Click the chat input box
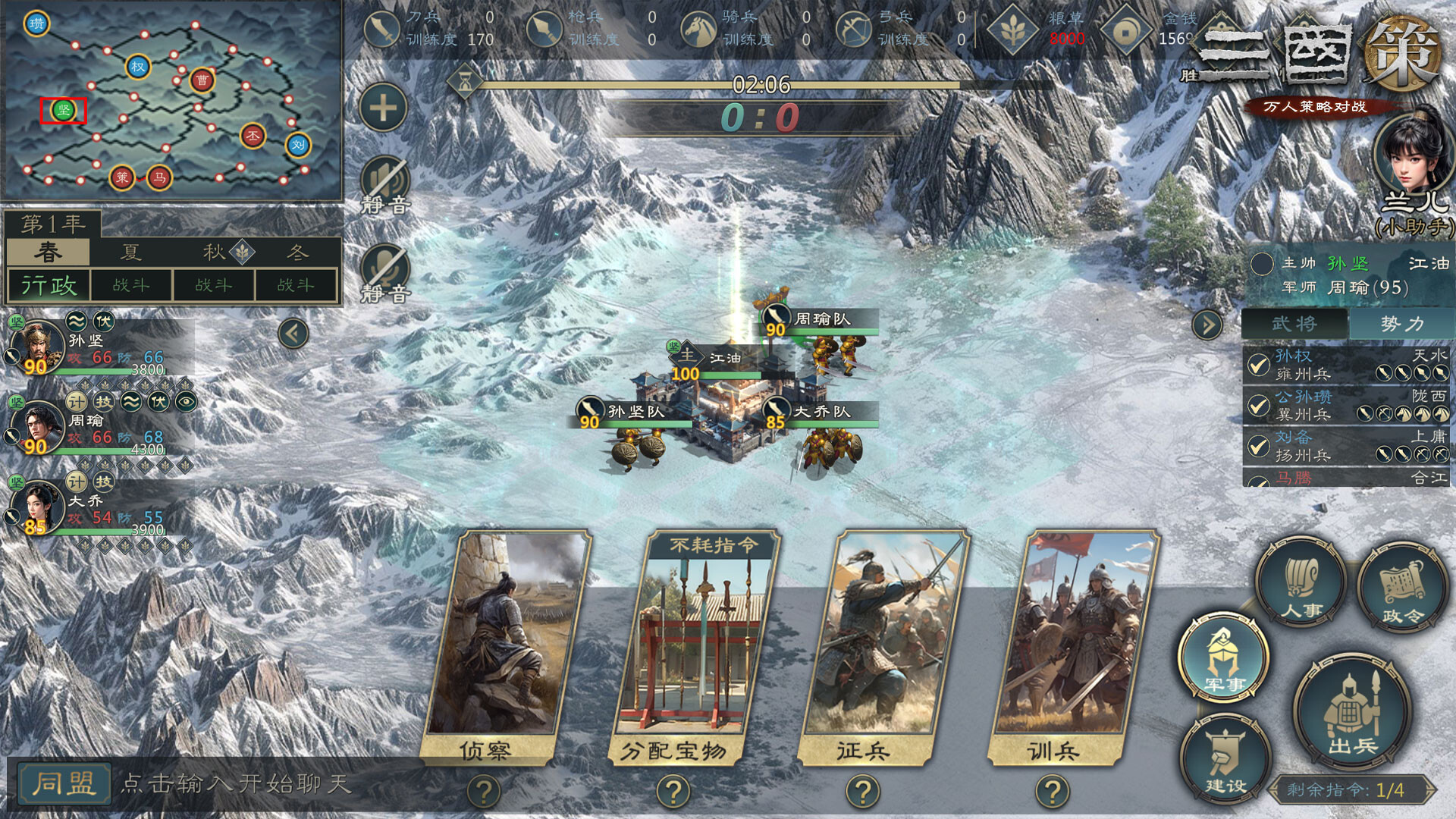Screen dimensions: 1456x819 click(265, 783)
